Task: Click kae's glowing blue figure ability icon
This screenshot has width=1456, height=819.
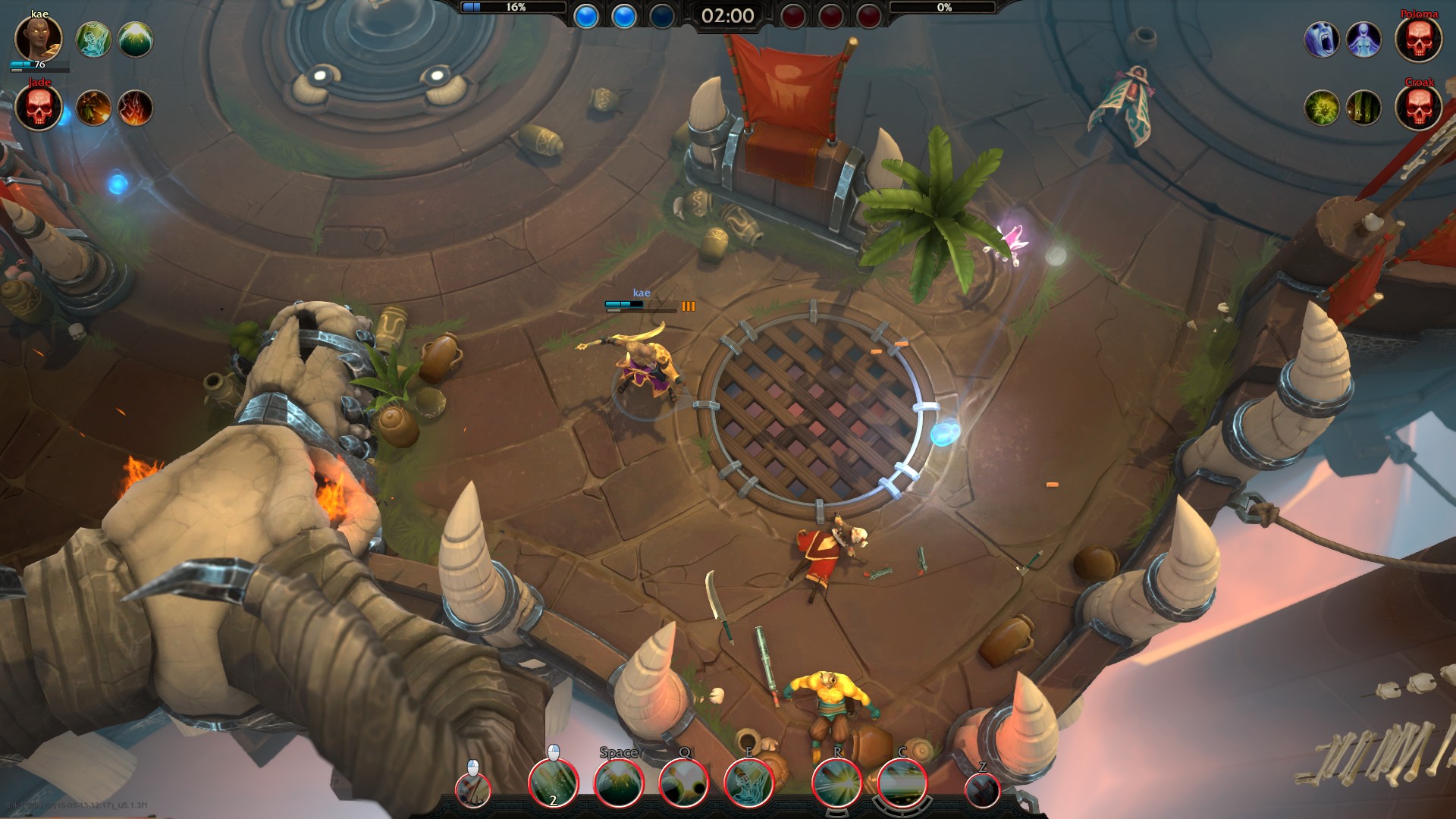Action: coord(94,39)
